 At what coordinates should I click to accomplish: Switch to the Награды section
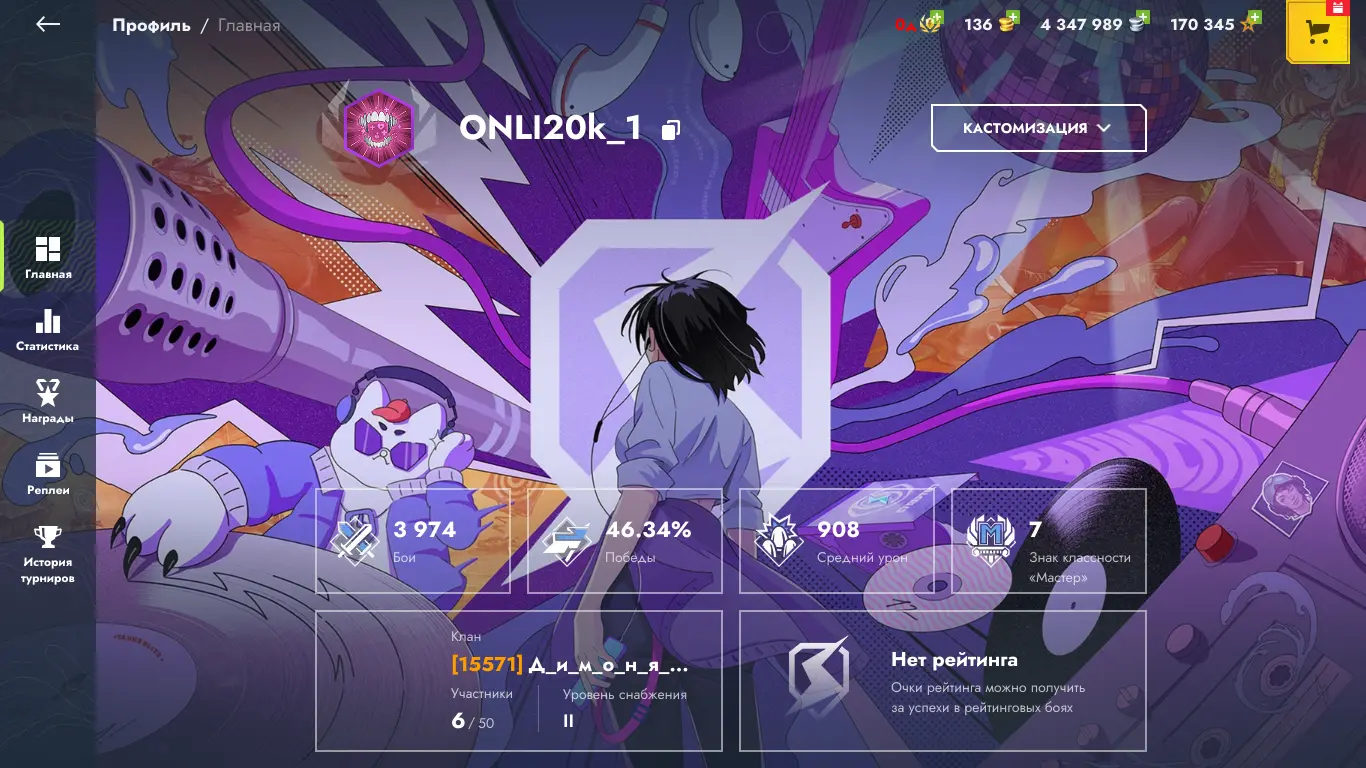click(x=47, y=402)
